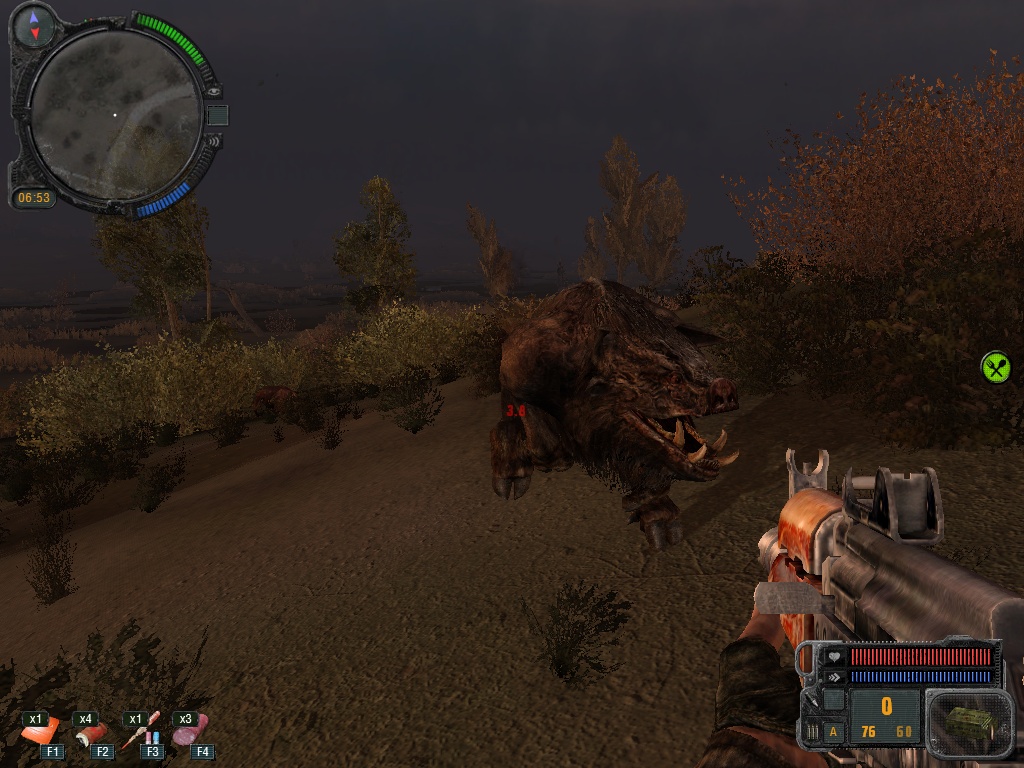
Task: Select the compass arrow indicator
Action: (35, 26)
